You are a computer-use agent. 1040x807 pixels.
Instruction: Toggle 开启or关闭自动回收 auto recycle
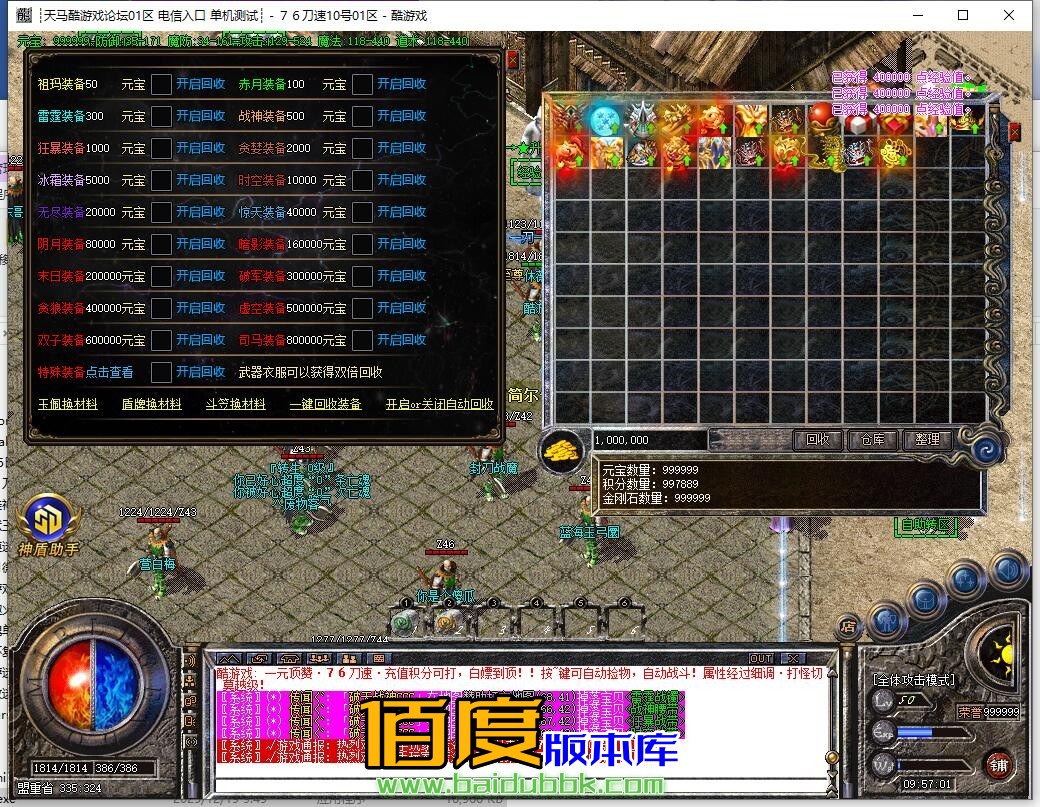click(440, 404)
